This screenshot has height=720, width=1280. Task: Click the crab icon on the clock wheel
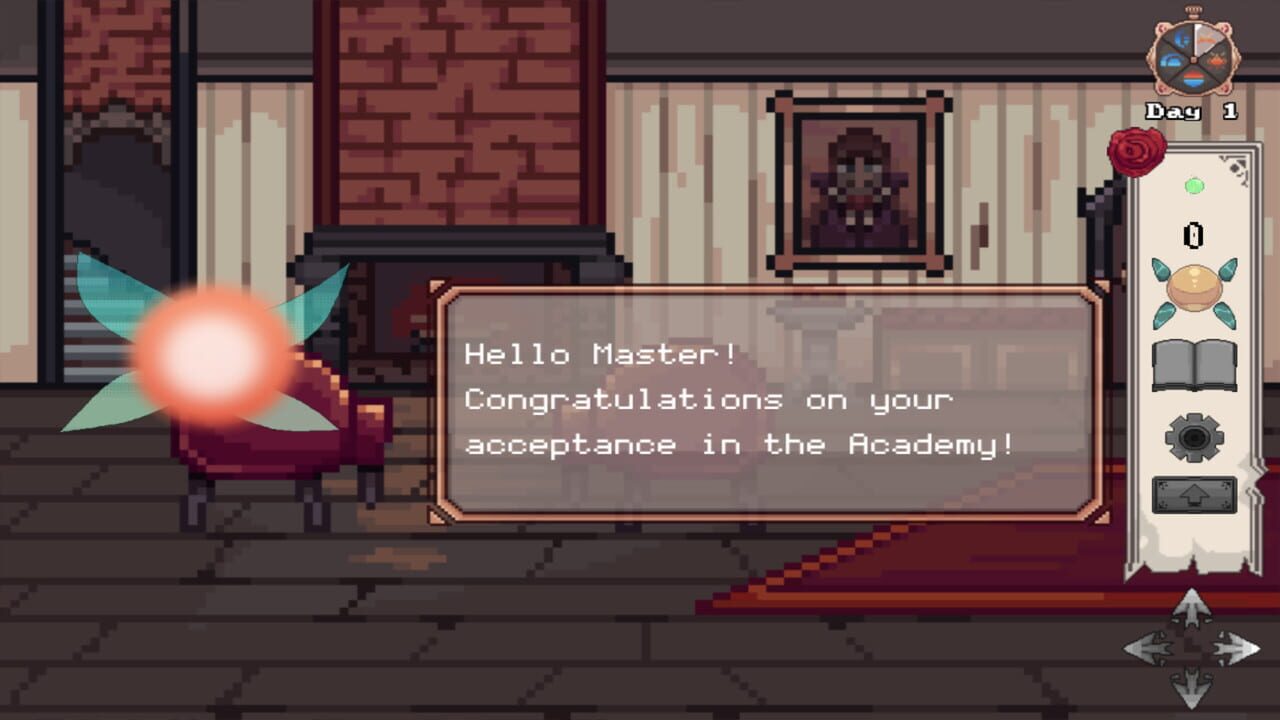click(x=1216, y=61)
